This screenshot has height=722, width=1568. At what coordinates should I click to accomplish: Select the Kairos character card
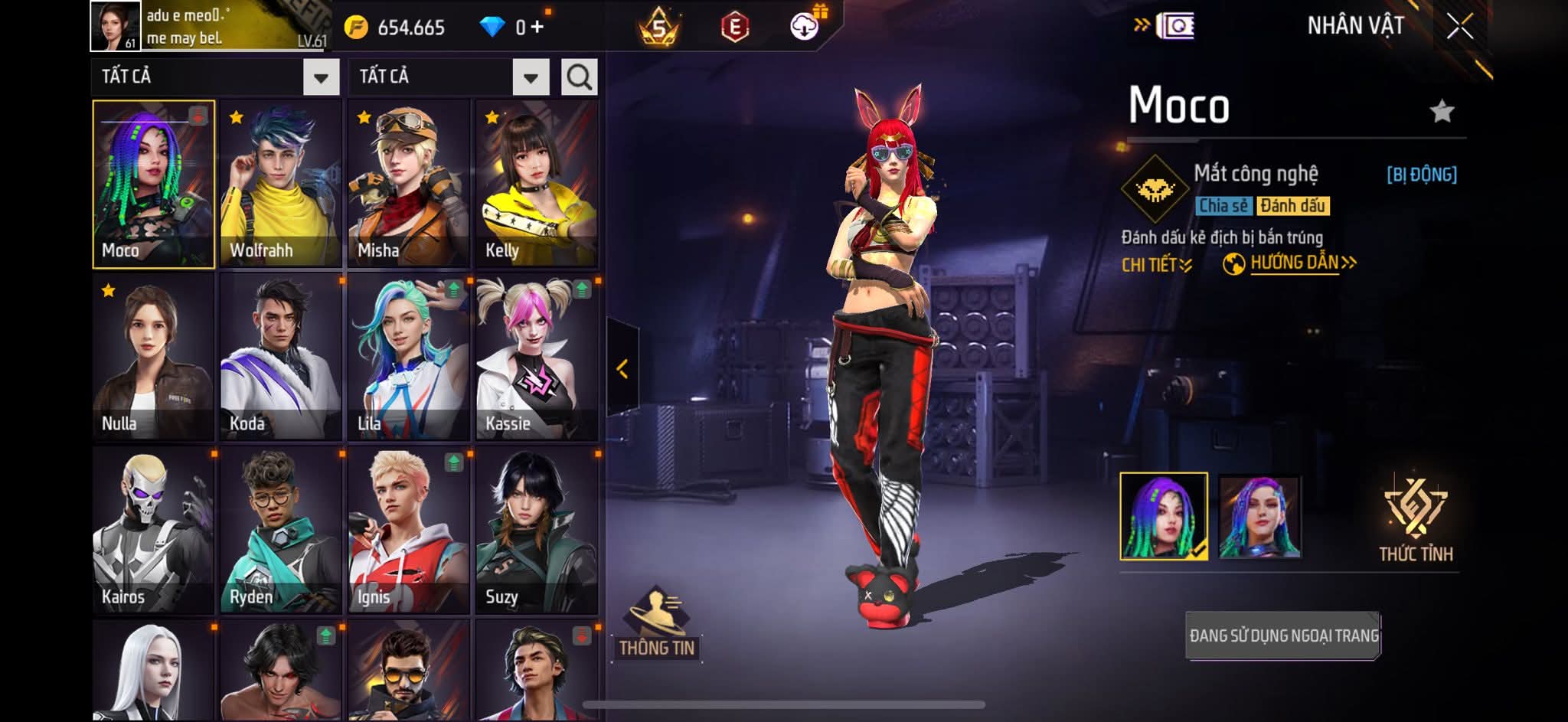tap(153, 530)
